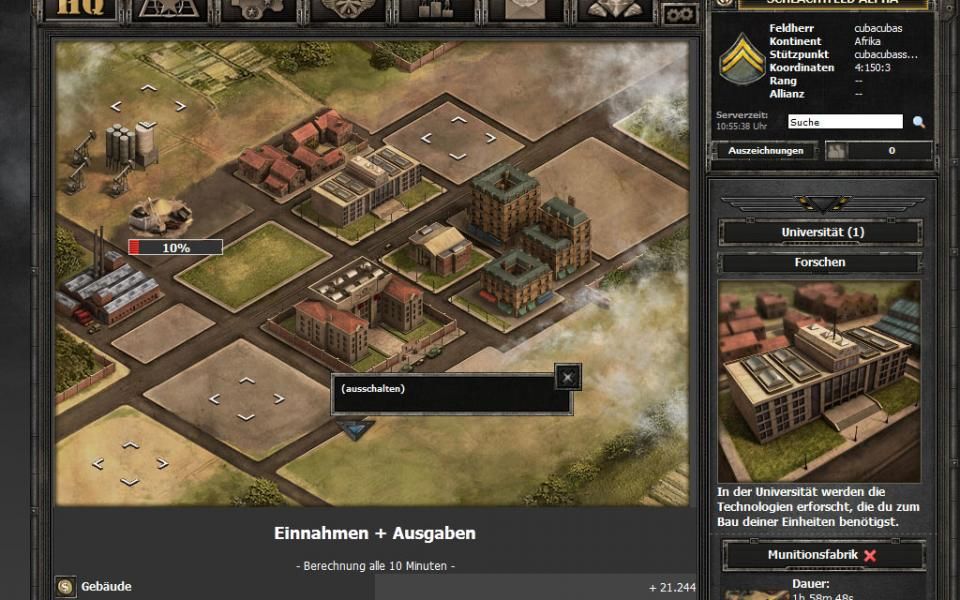Open the settings gear button

pyautogui.click(x=682, y=13)
